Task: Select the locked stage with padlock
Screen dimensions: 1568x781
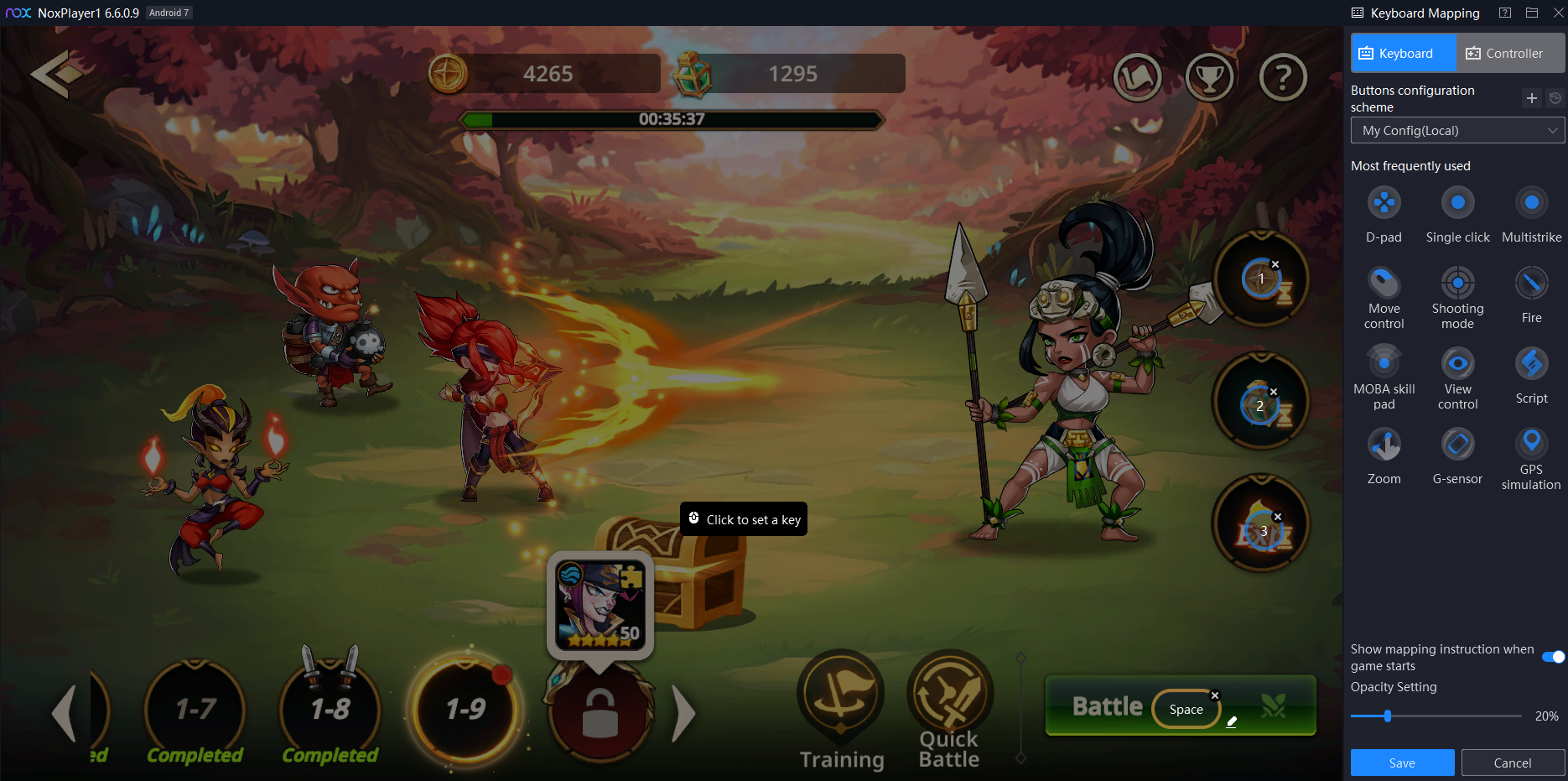Action: click(x=600, y=711)
